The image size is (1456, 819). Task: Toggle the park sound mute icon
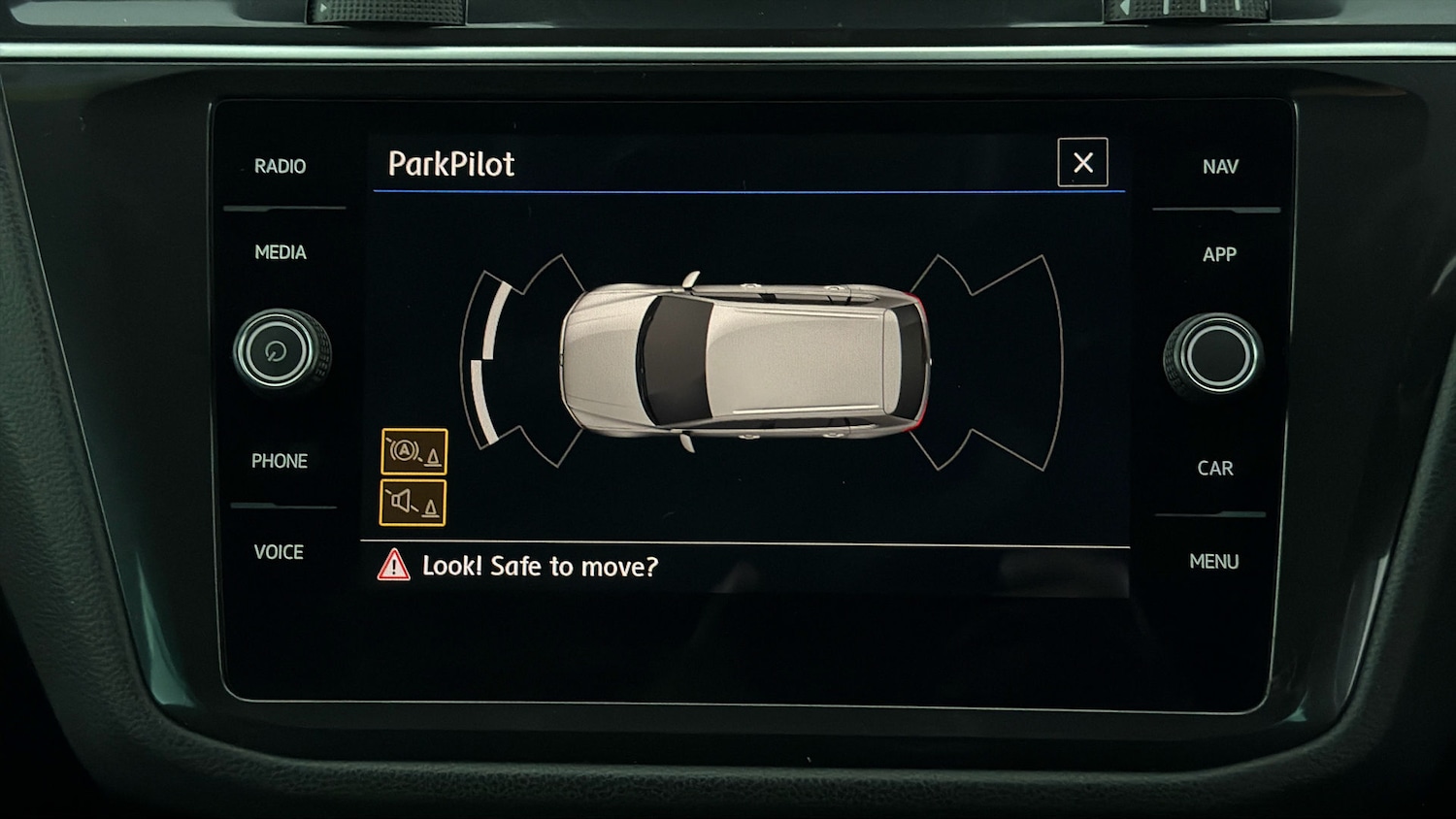pyautogui.click(x=413, y=504)
